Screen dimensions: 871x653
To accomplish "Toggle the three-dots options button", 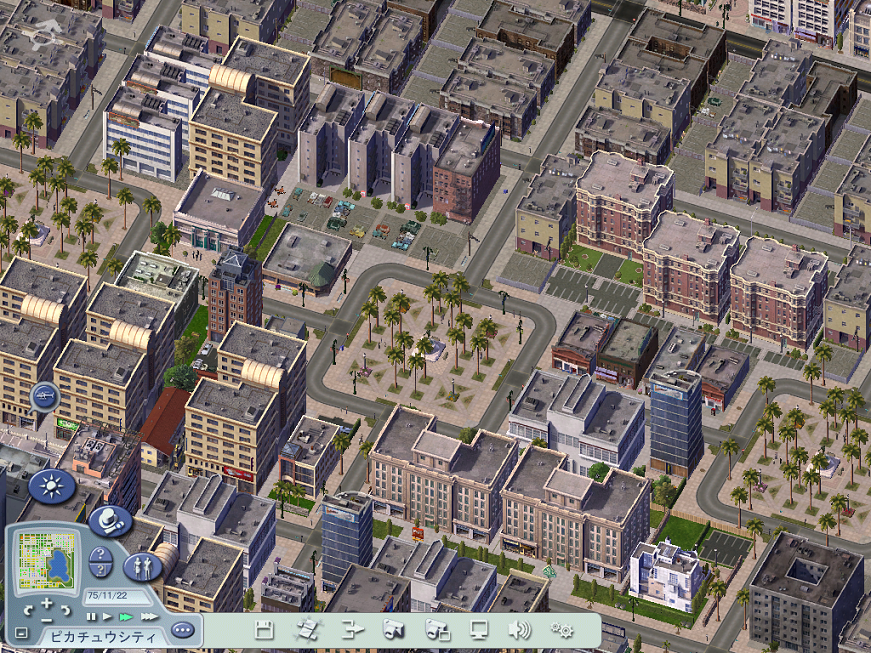I will point(181,630).
